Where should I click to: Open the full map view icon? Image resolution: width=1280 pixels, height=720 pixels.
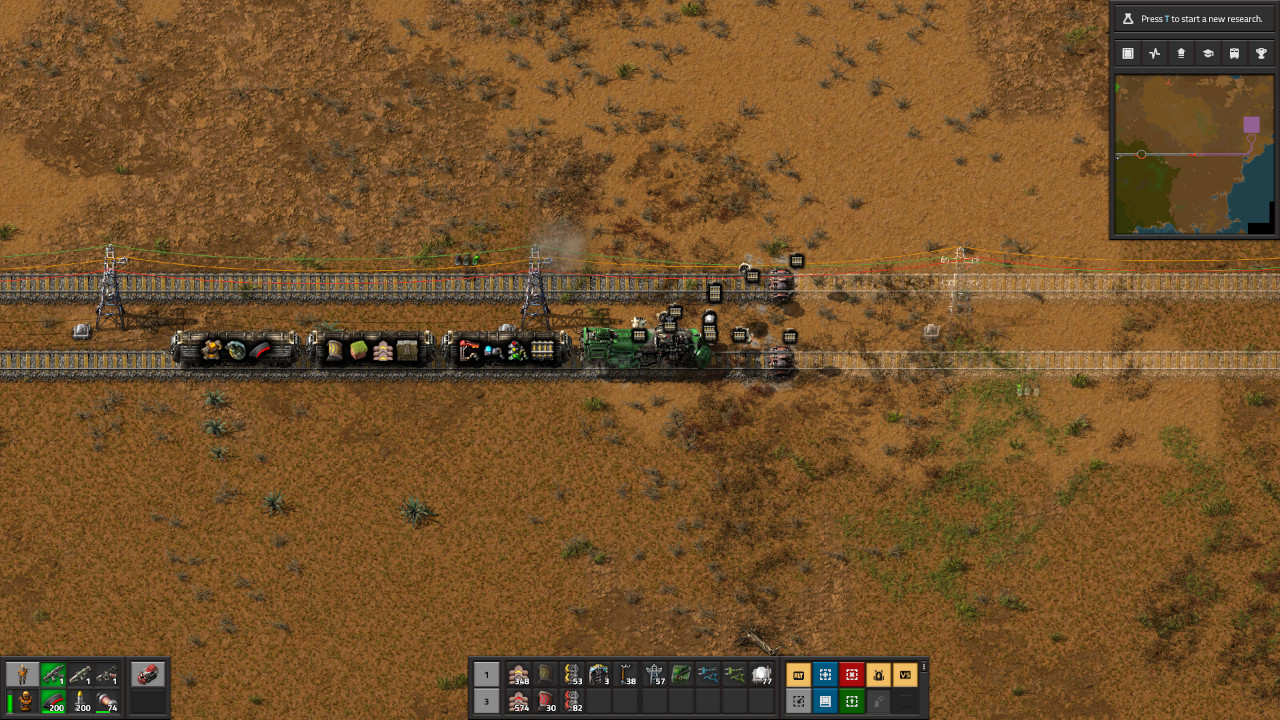(x=1129, y=53)
